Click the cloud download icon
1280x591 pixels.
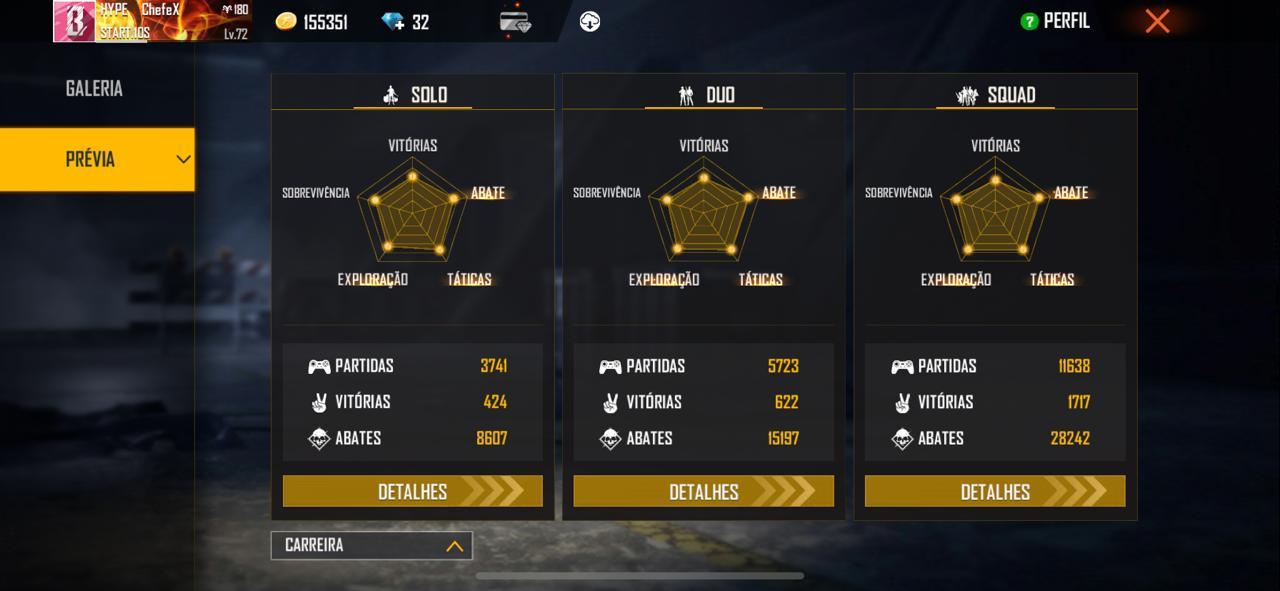point(590,22)
